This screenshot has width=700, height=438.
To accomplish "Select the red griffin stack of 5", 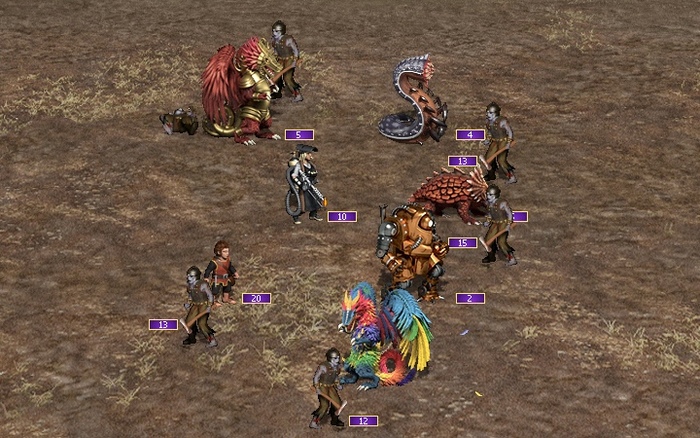I will coord(240,92).
